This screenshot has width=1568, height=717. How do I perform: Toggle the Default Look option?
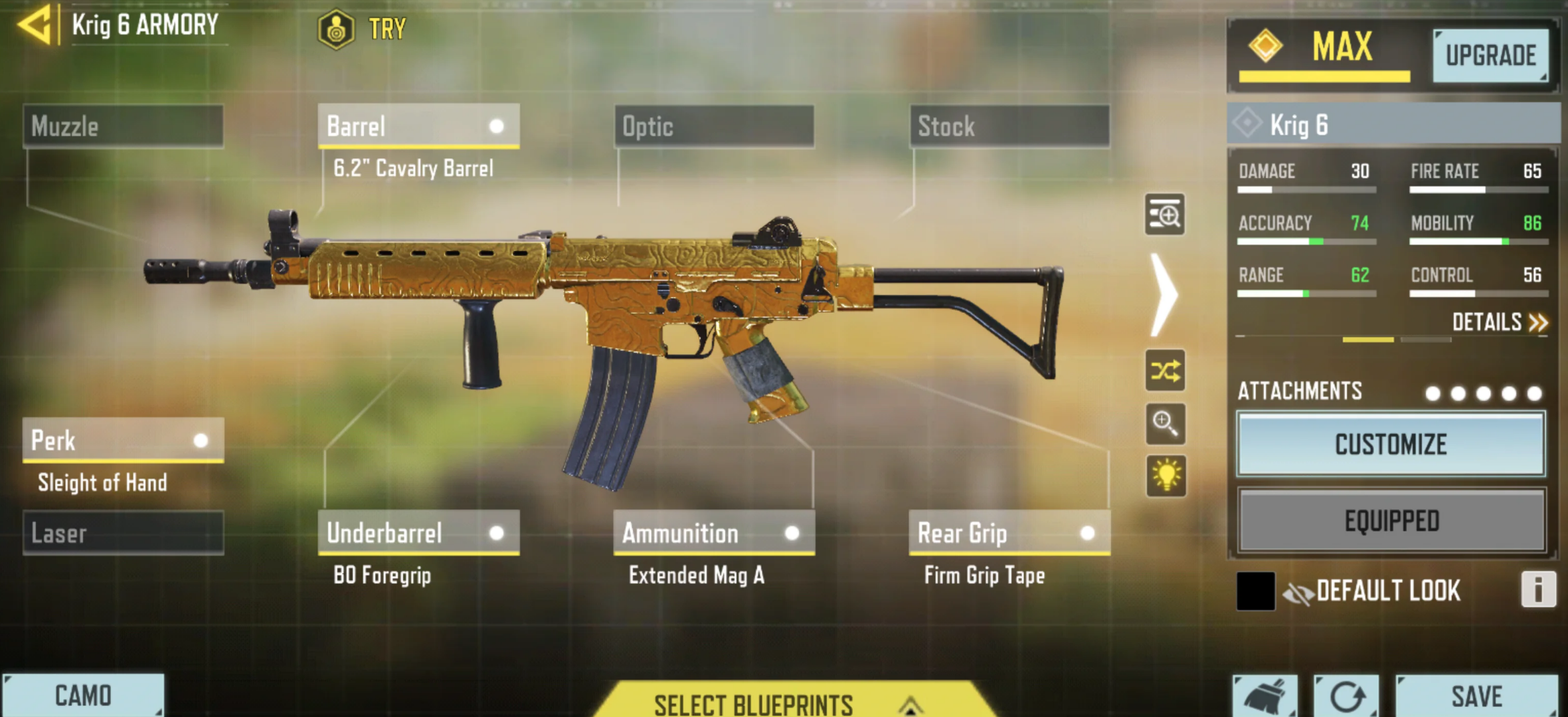(1255, 591)
